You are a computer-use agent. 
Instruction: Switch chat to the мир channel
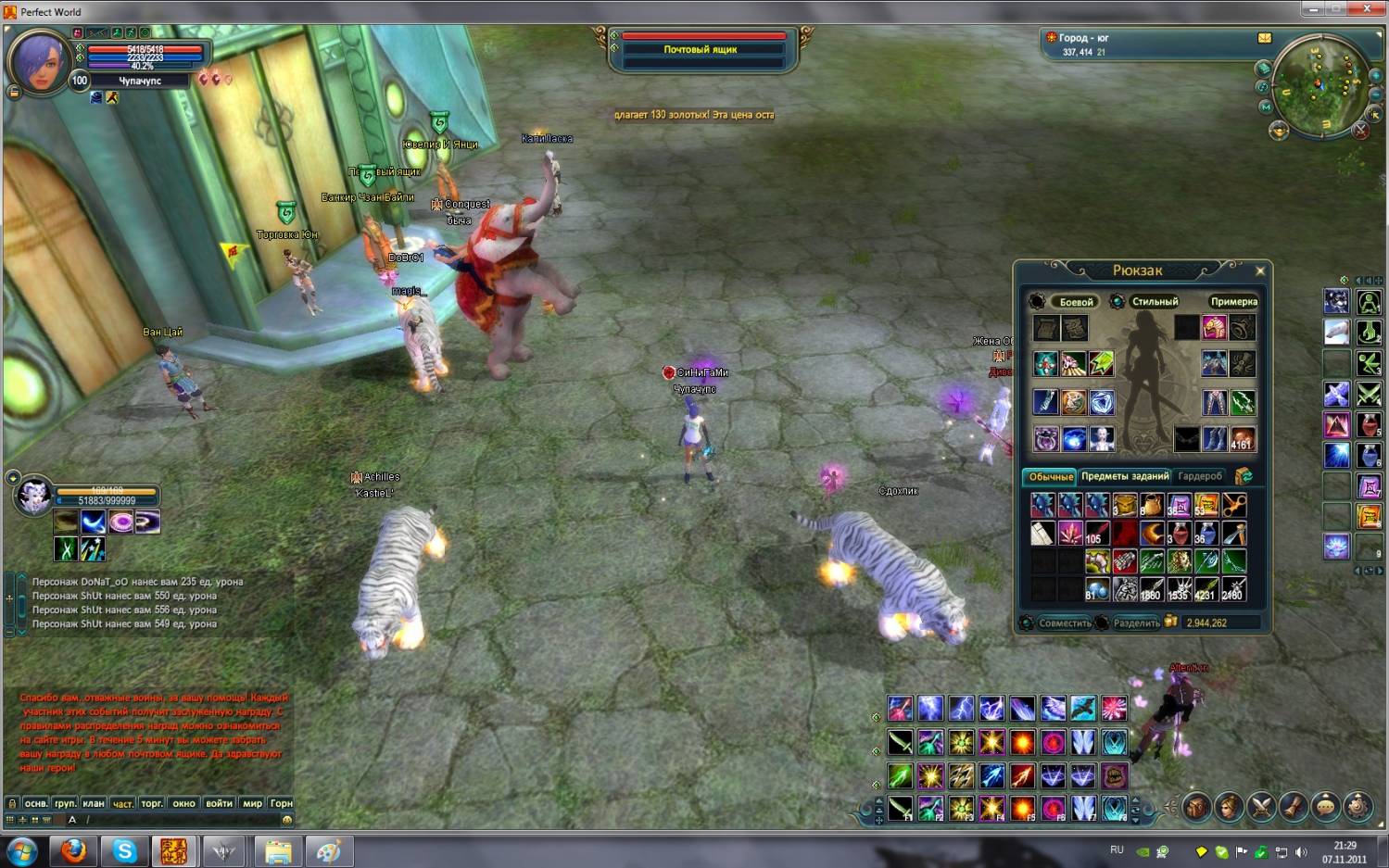(252, 803)
